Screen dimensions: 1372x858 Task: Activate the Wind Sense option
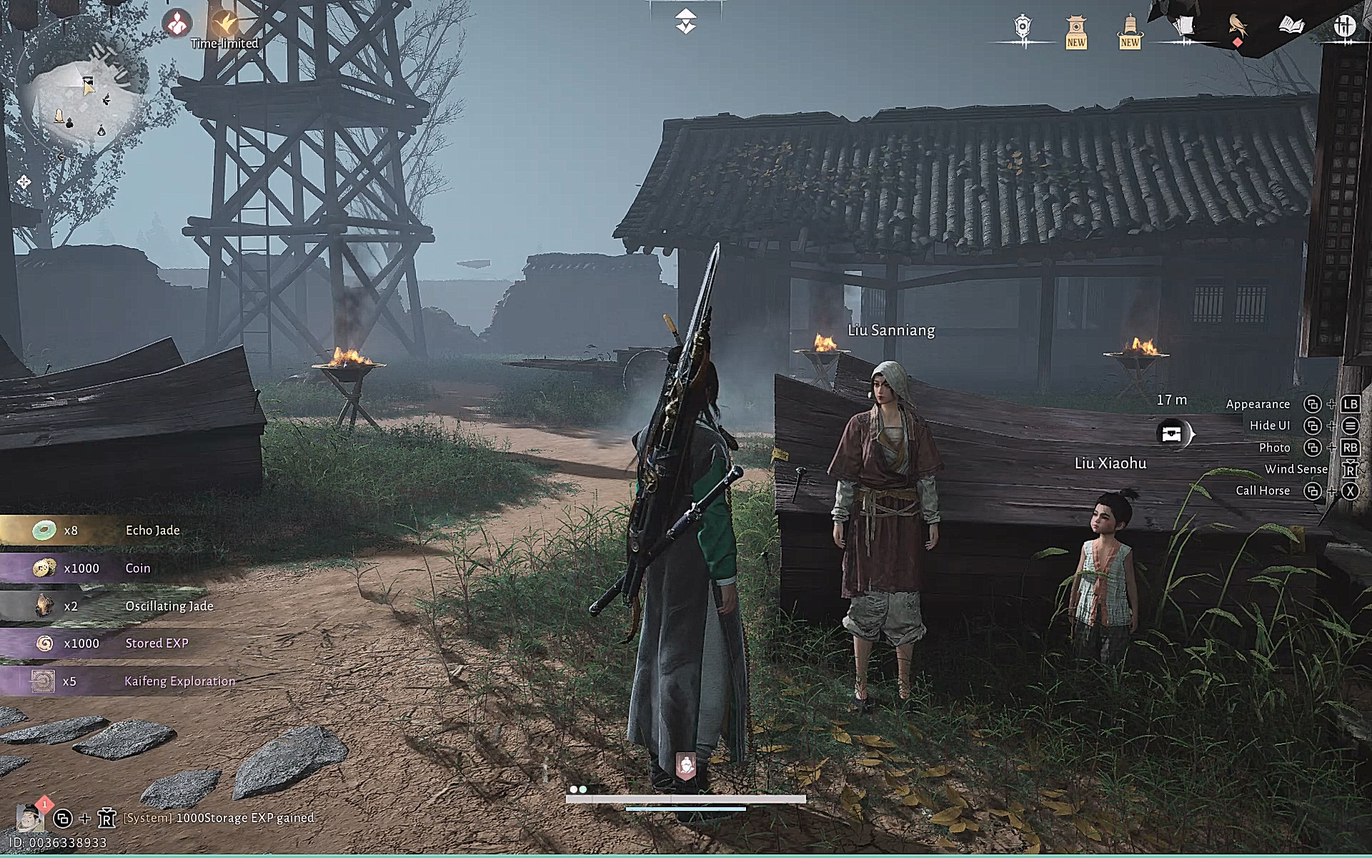pyautogui.click(x=1296, y=469)
